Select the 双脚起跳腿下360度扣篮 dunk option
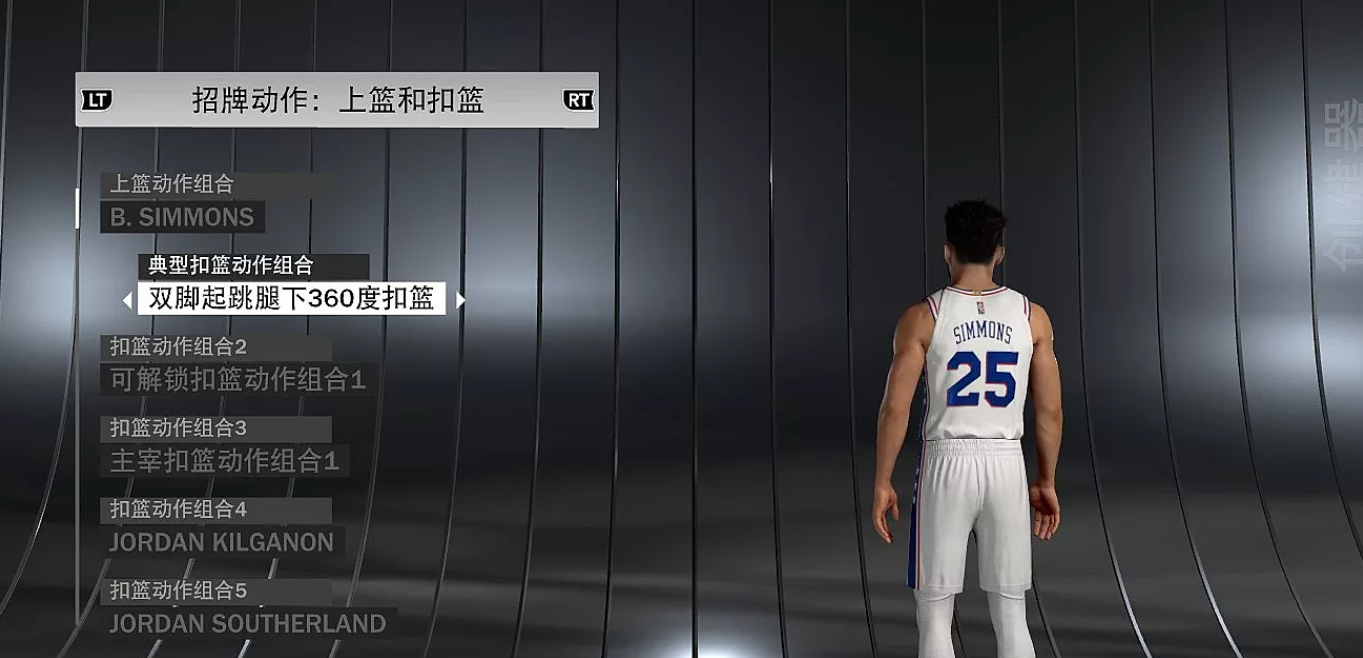The width and height of the screenshot is (1363, 658). 291,299
